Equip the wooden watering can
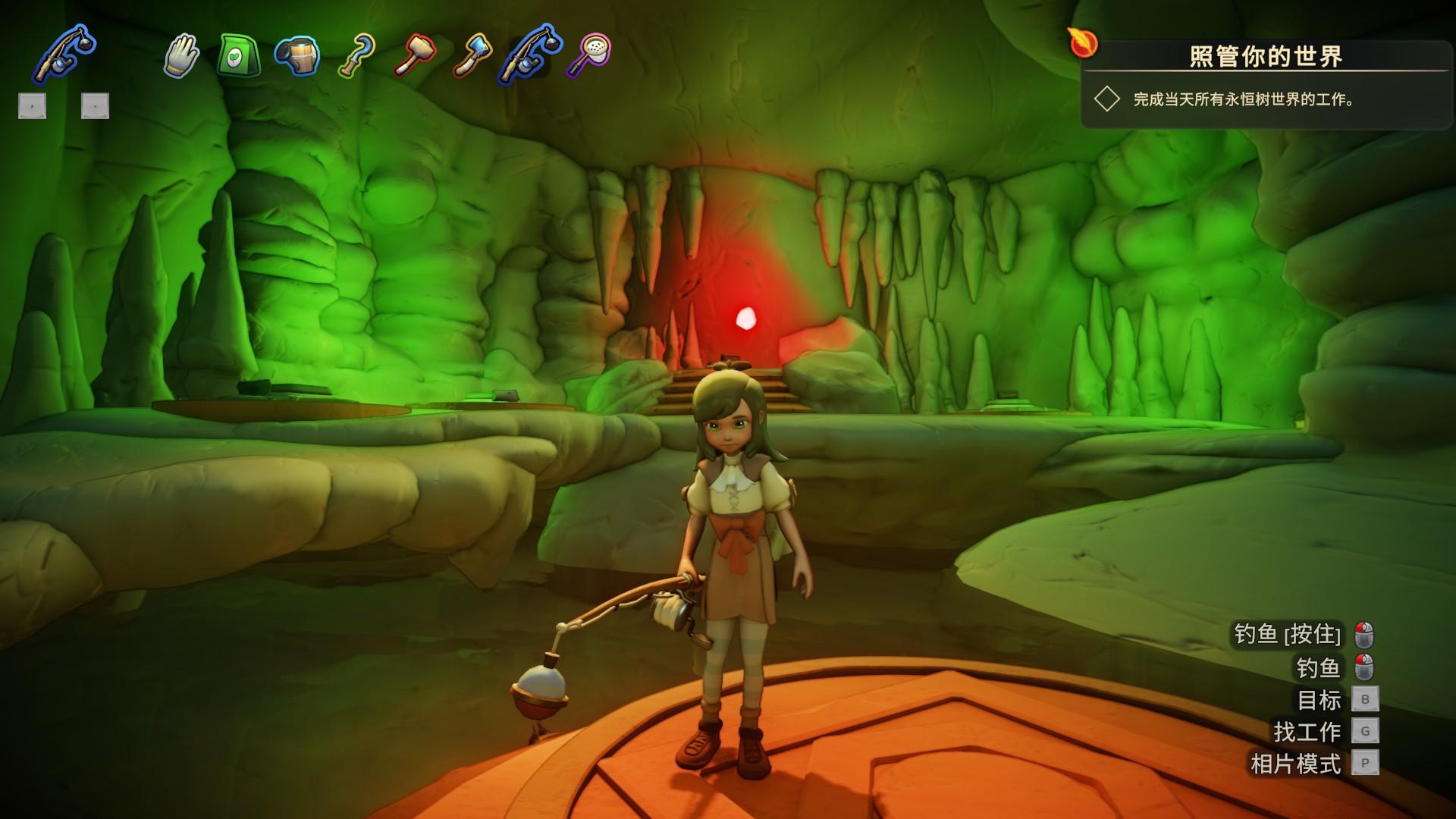This screenshot has height=819, width=1456. click(297, 56)
